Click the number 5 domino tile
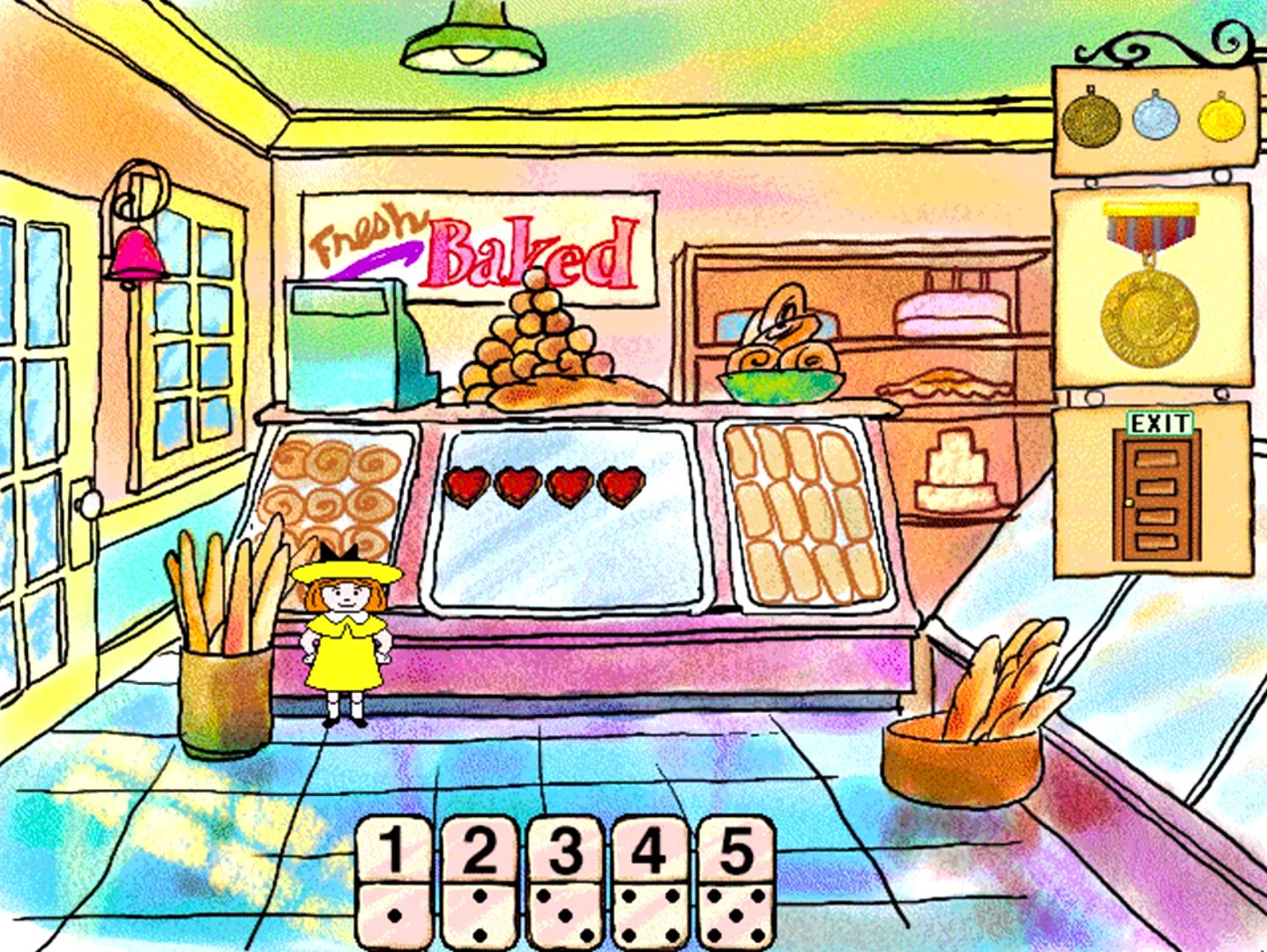Image resolution: width=1267 pixels, height=952 pixels. coord(736,881)
